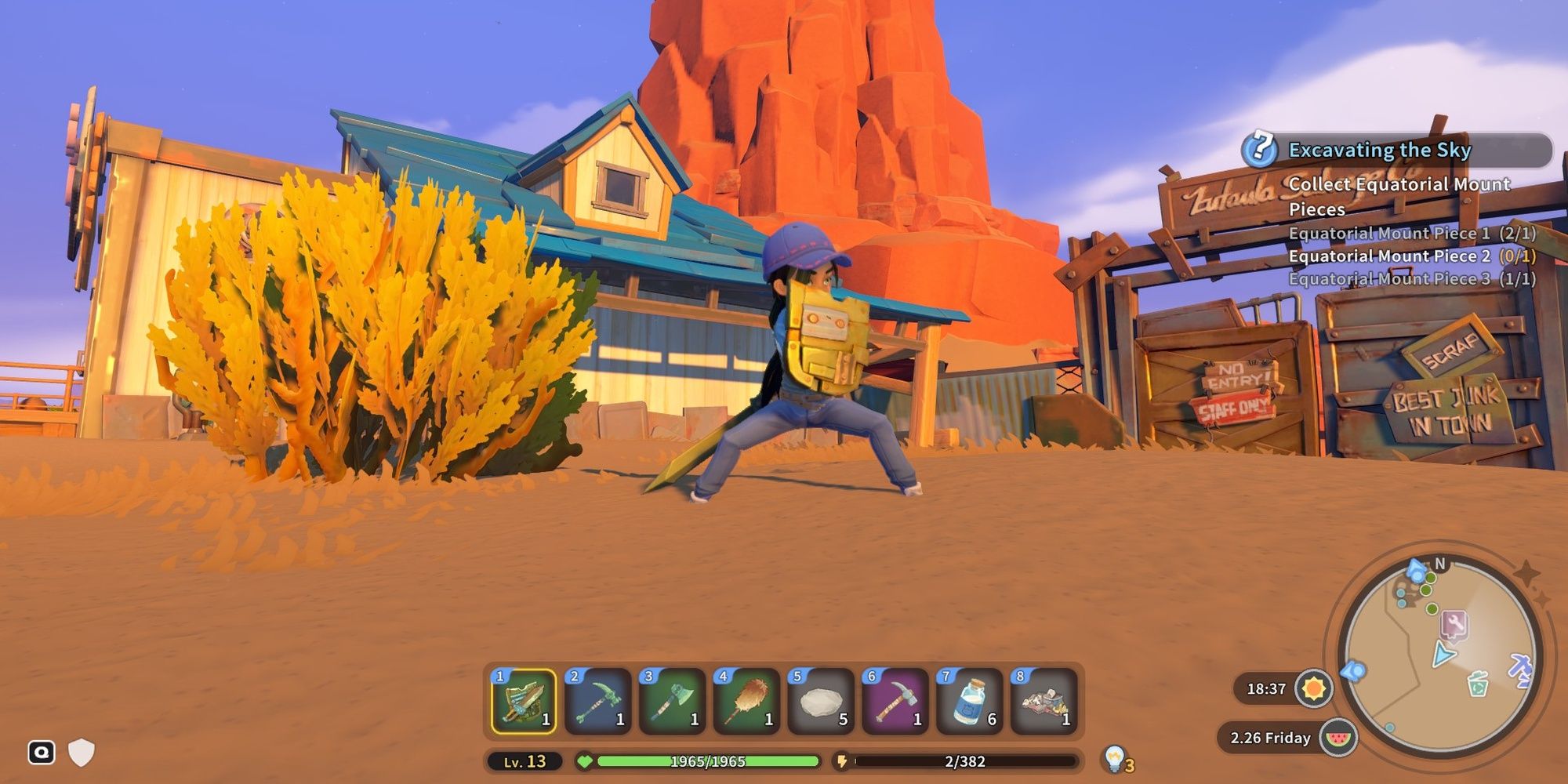Click the wrench marker on the minimap
The height and width of the screenshot is (784, 1568).
1454,624
